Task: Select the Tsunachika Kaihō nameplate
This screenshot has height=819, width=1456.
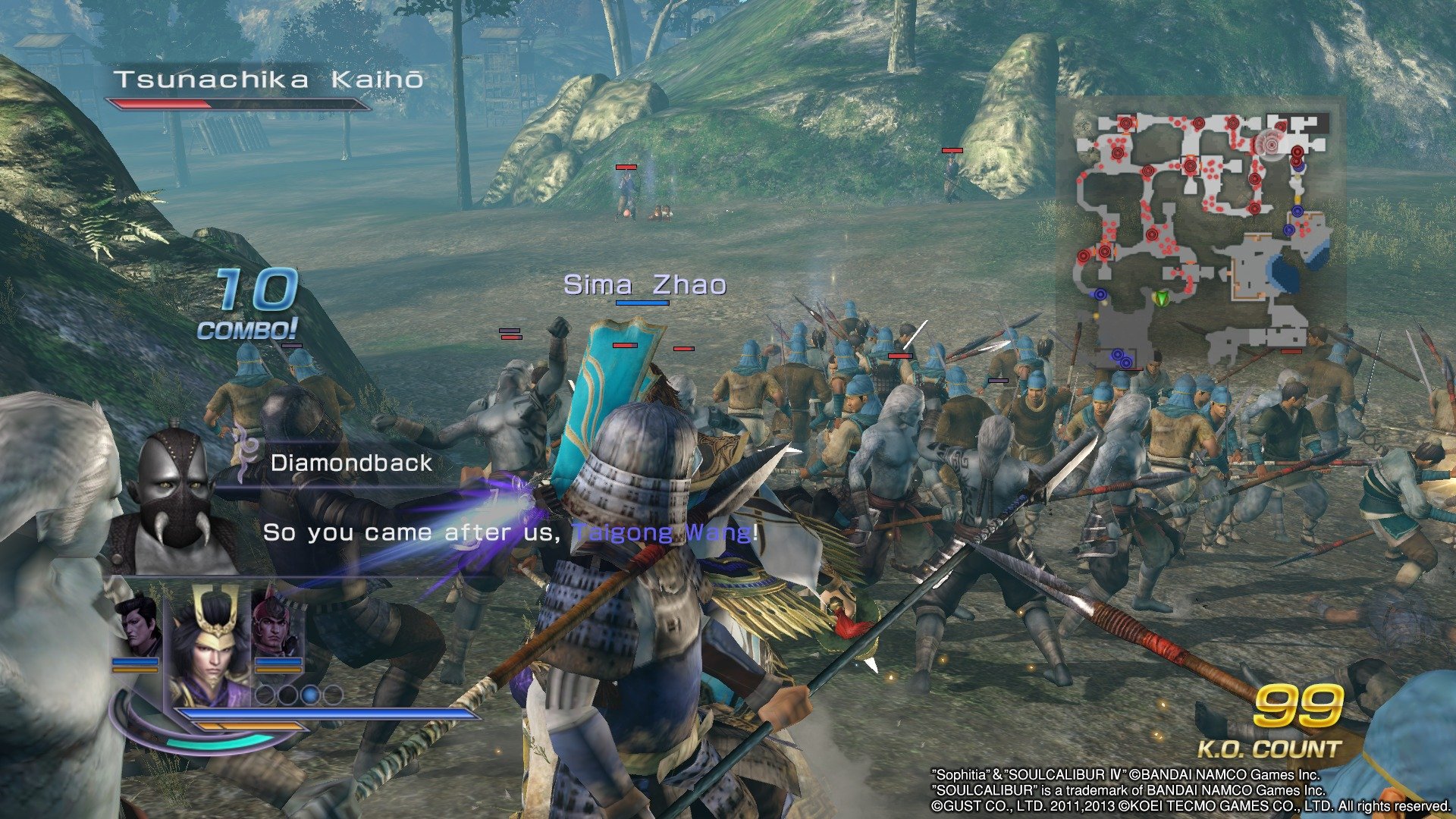Action: [269, 77]
